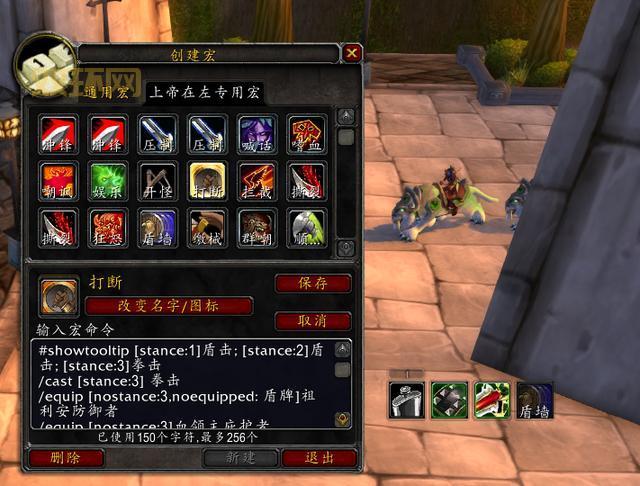
Task: Select the 缴械 macro icon
Action: click(x=207, y=227)
